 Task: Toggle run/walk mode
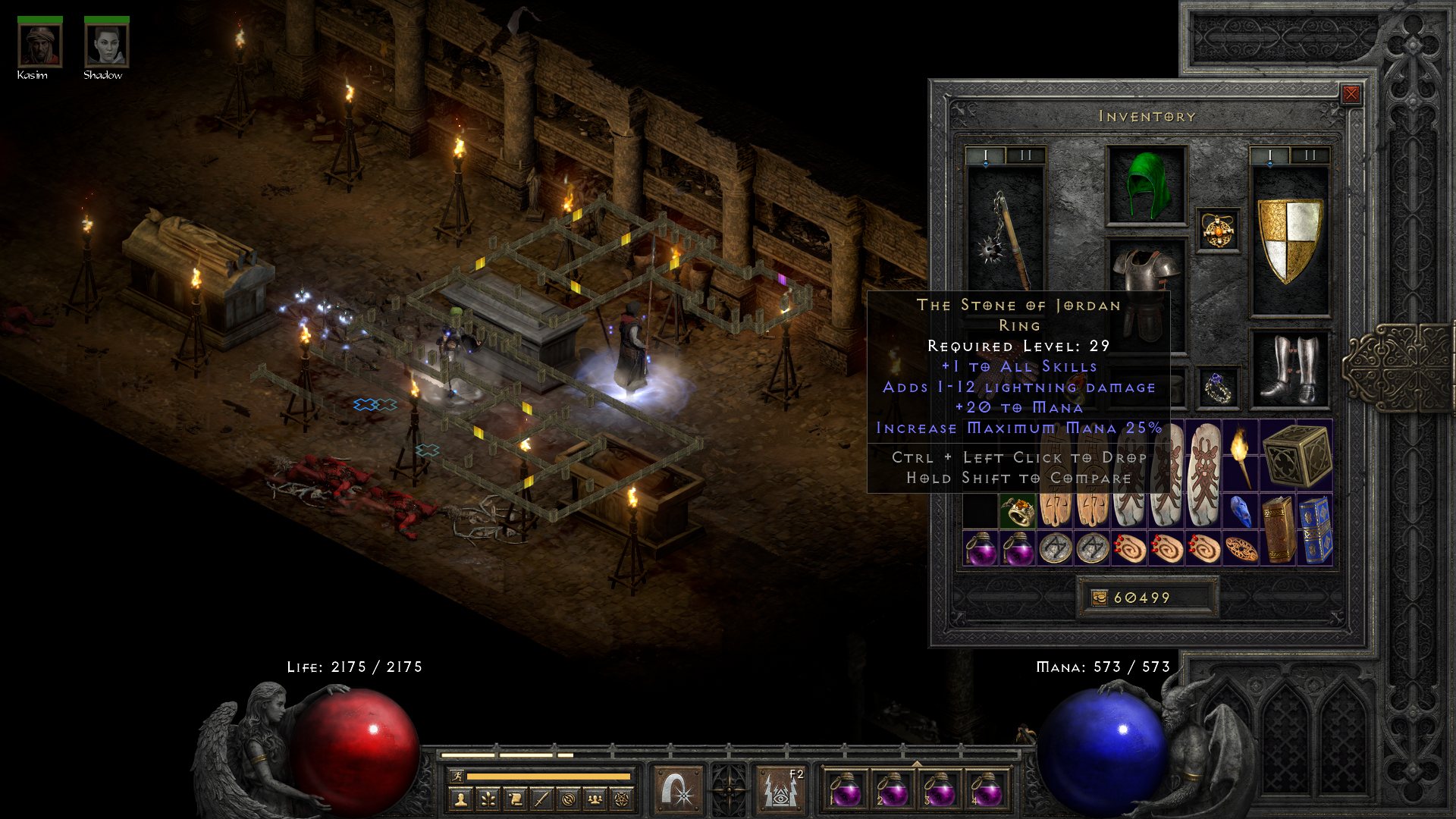[x=457, y=777]
